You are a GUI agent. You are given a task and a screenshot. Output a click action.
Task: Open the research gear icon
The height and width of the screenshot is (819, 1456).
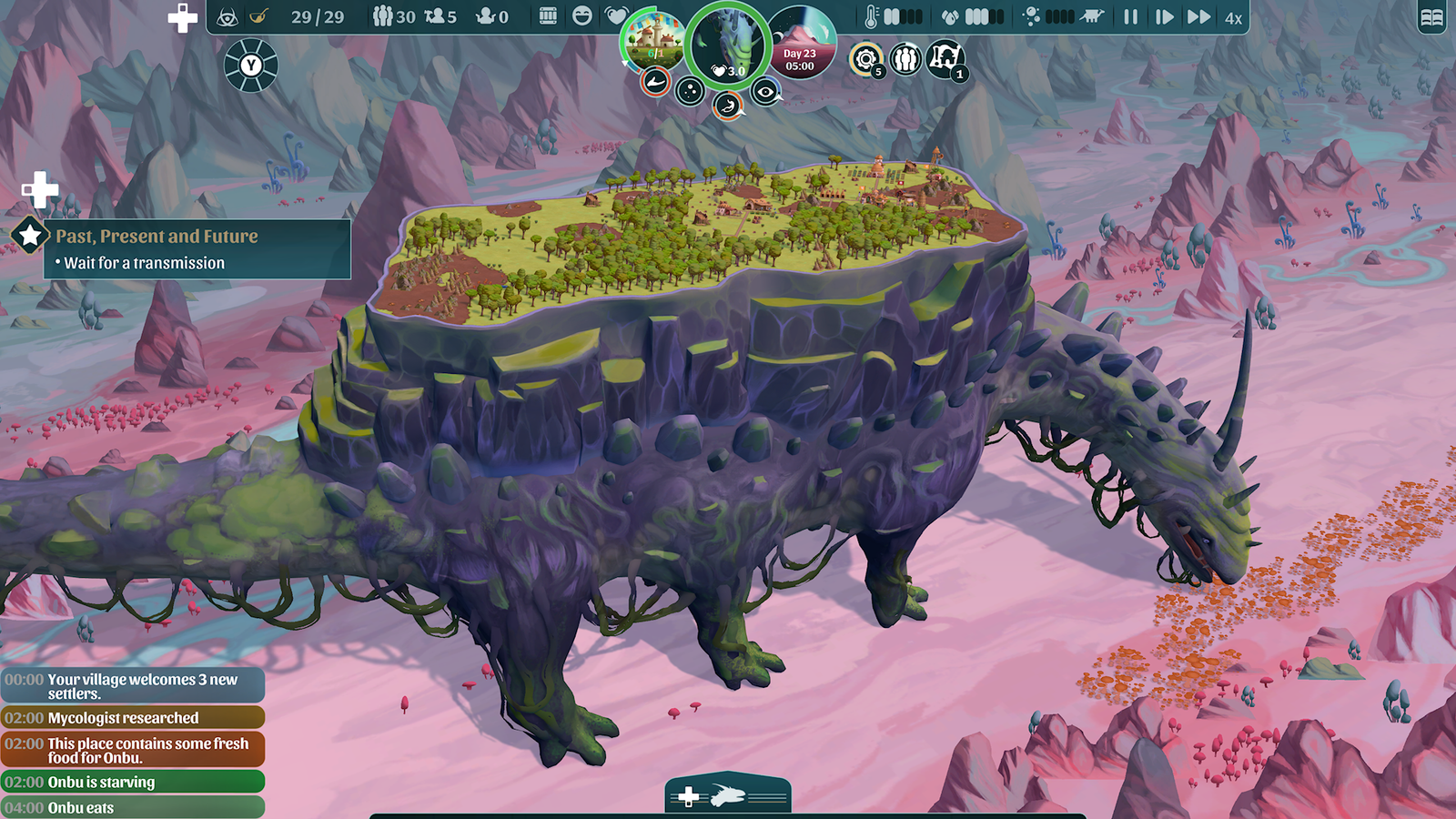pos(865,59)
